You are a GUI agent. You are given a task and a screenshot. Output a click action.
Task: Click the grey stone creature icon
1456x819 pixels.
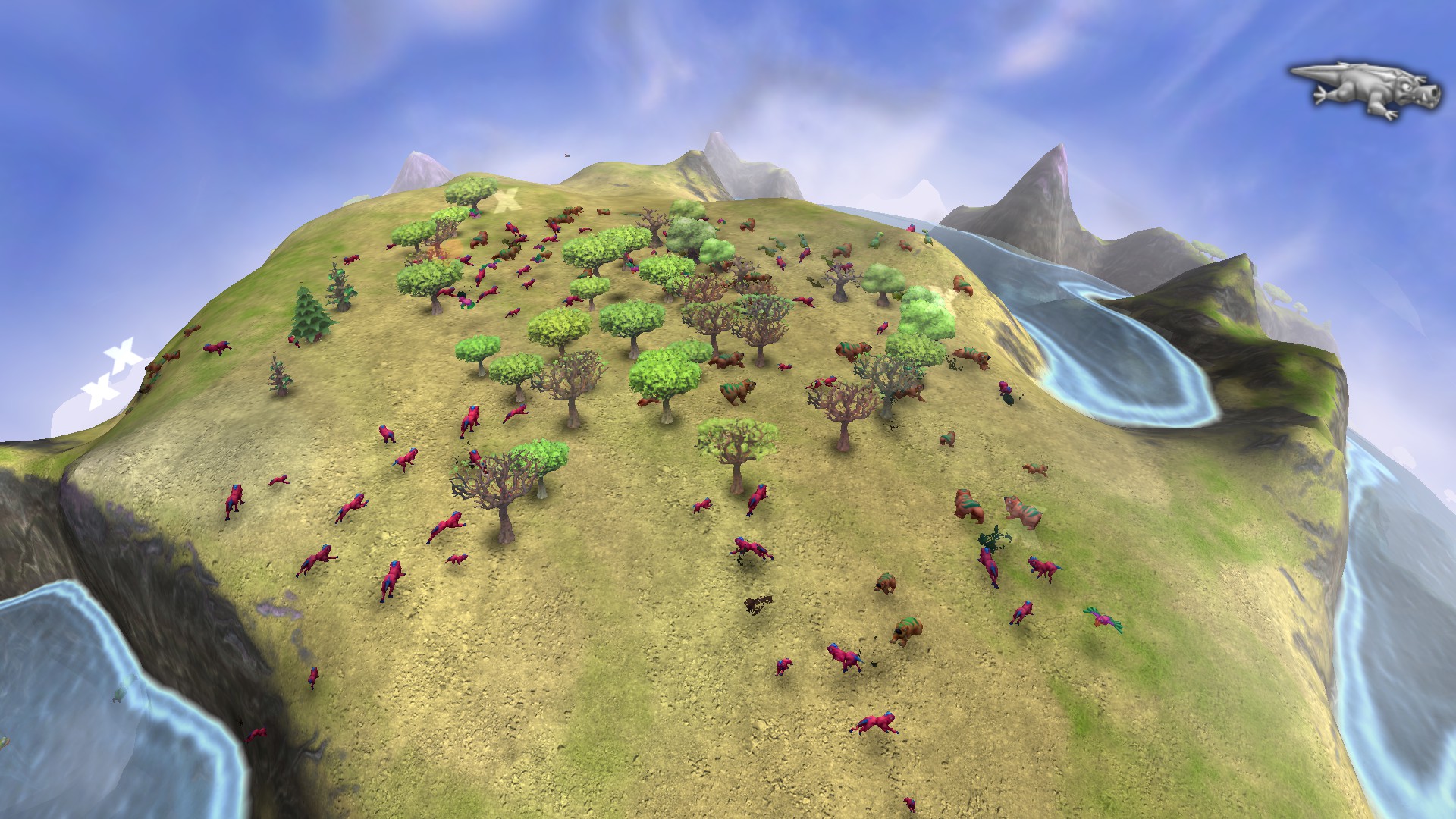click(1367, 89)
